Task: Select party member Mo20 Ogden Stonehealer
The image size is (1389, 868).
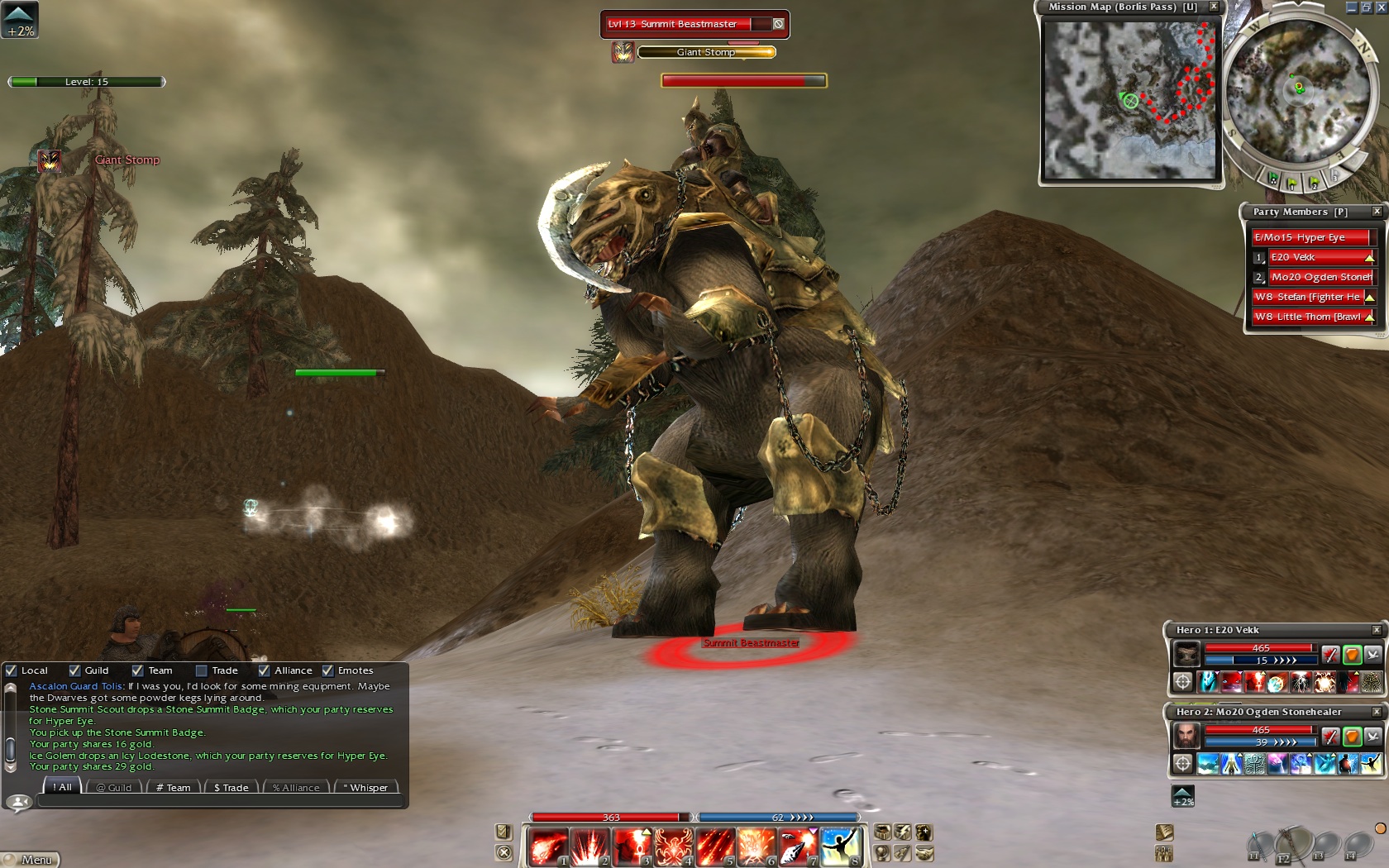Action: coord(1320,277)
